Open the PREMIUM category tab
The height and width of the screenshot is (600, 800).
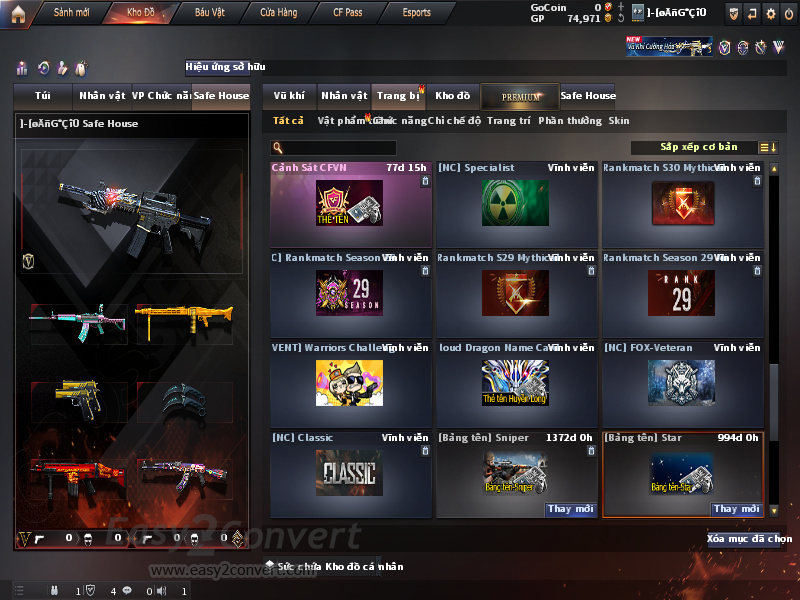tap(520, 96)
